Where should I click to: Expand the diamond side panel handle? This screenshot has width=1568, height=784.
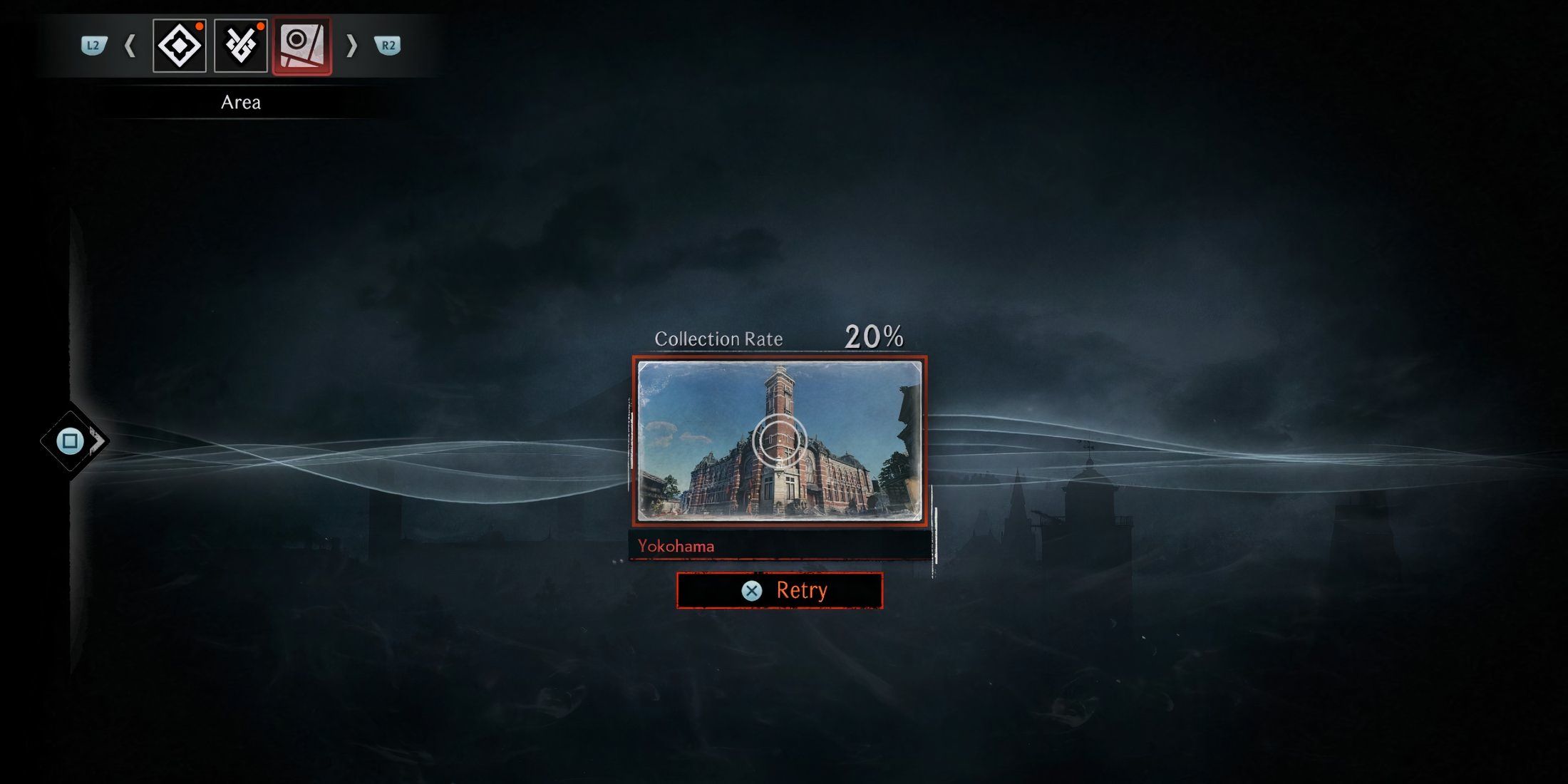pos(73,441)
